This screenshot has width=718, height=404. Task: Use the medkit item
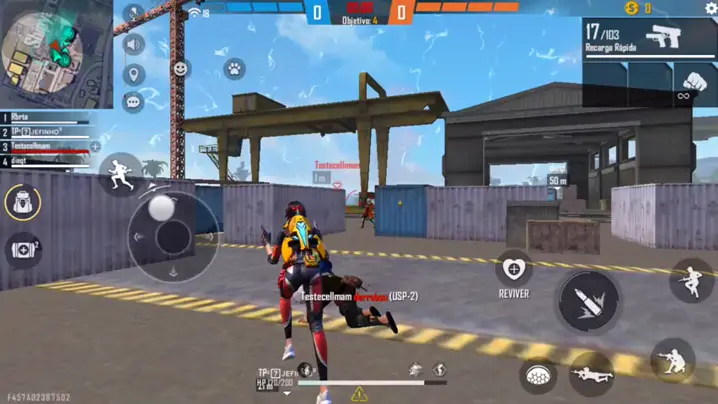click(x=22, y=250)
